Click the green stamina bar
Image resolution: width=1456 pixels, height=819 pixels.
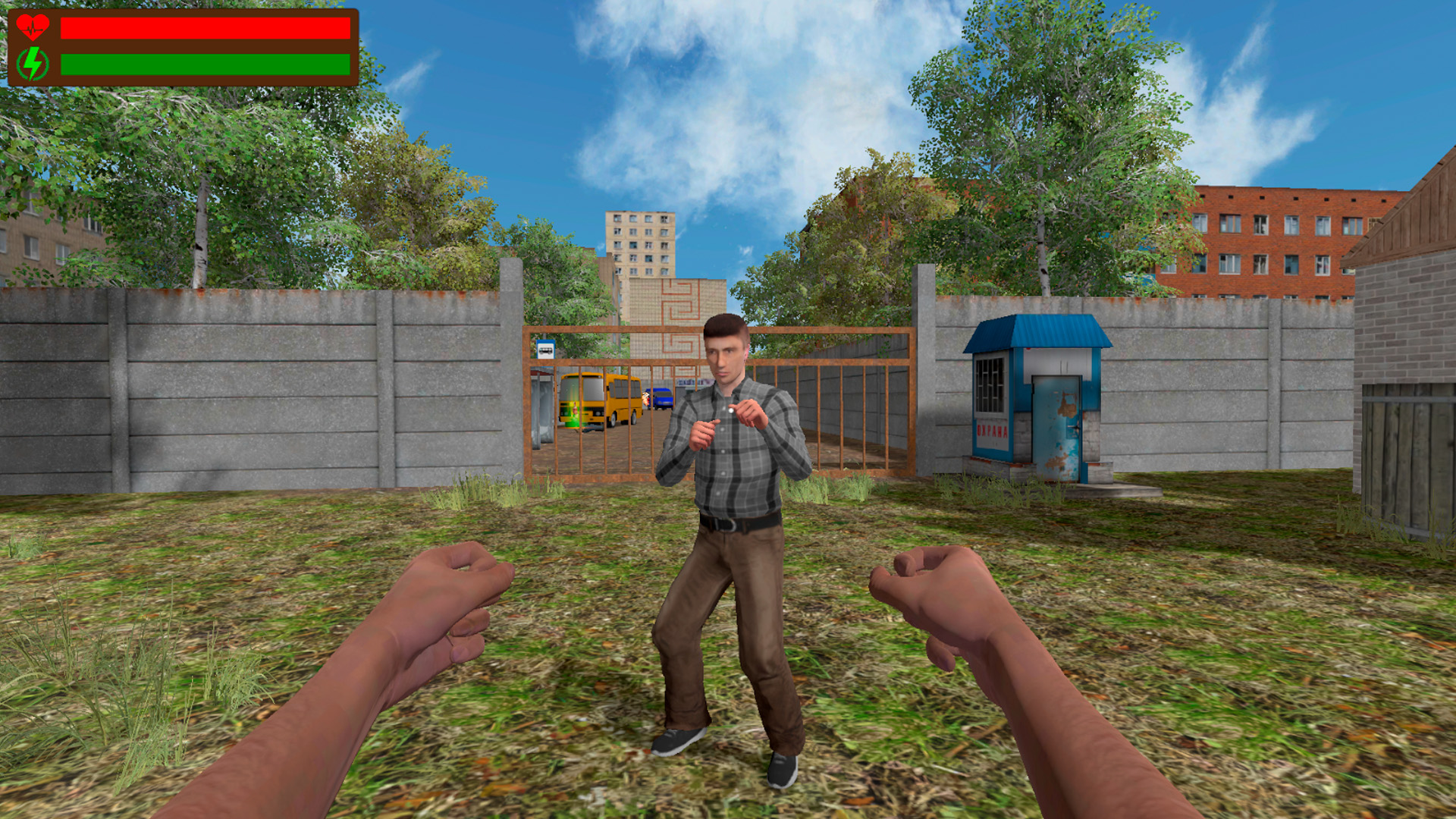(x=205, y=63)
